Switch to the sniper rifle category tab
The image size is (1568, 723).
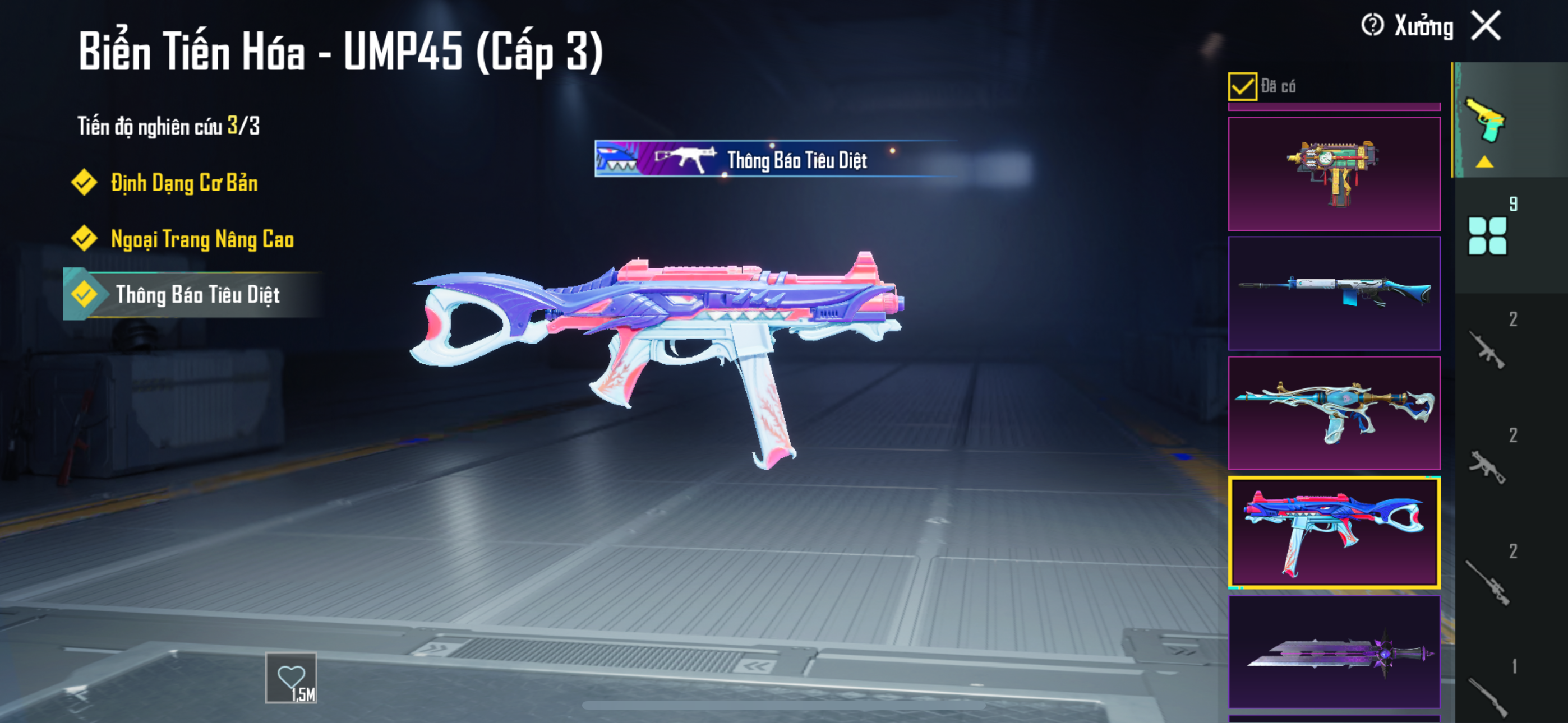tap(1487, 581)
